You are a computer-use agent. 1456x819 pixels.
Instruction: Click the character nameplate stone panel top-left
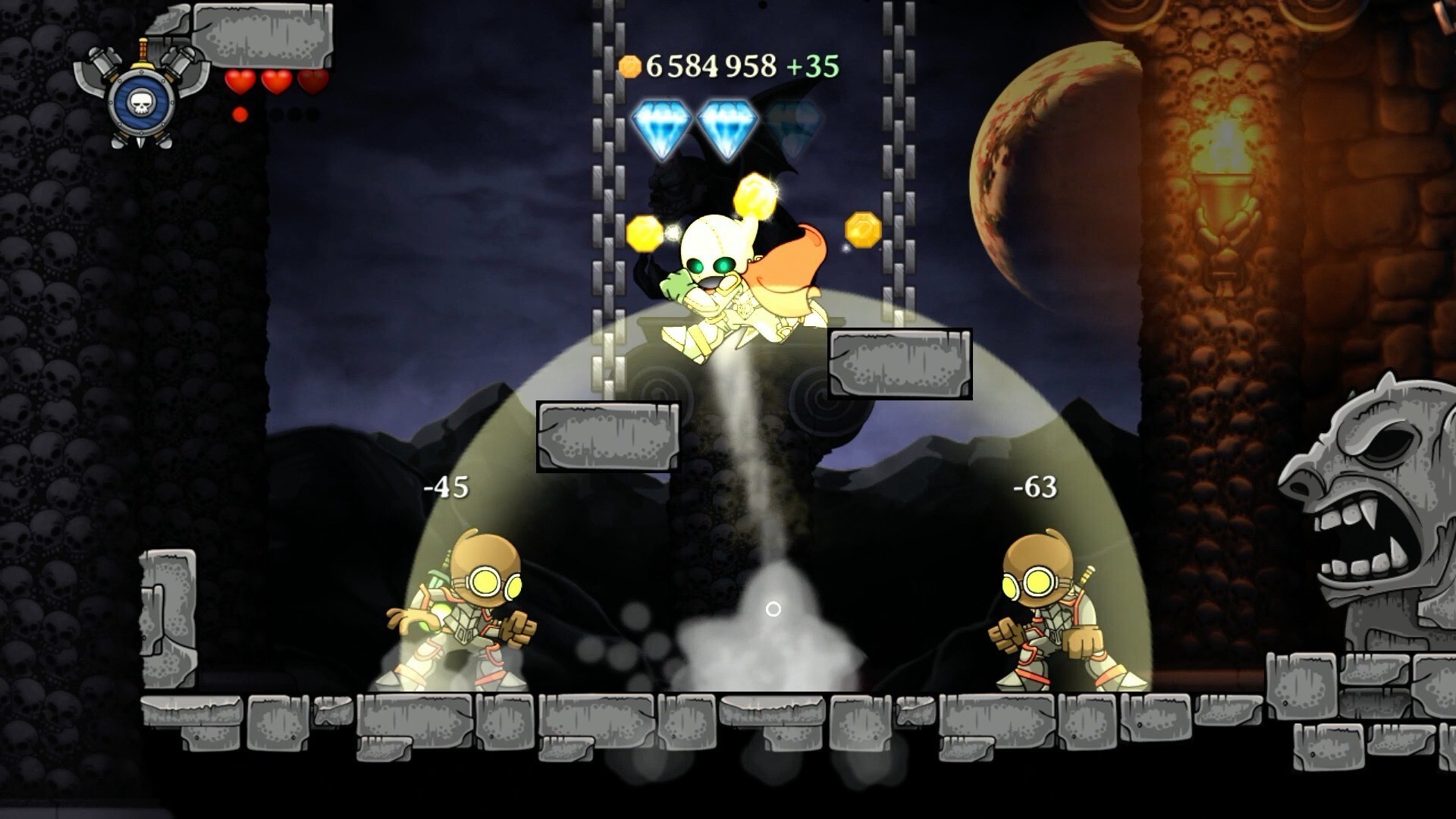tap(262, 34)
